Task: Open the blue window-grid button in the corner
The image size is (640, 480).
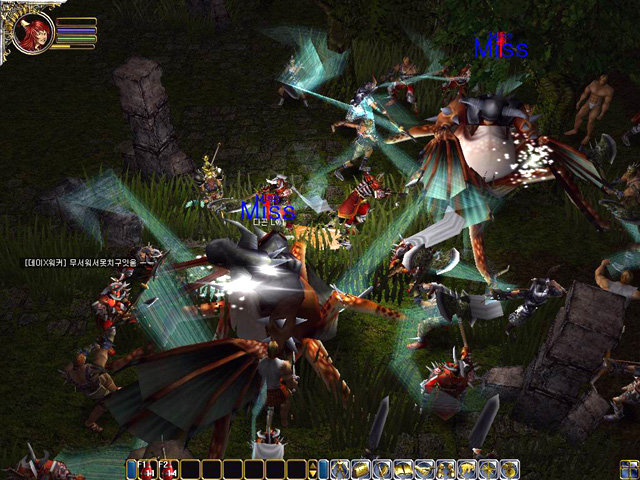Action: tap(628, 468)
